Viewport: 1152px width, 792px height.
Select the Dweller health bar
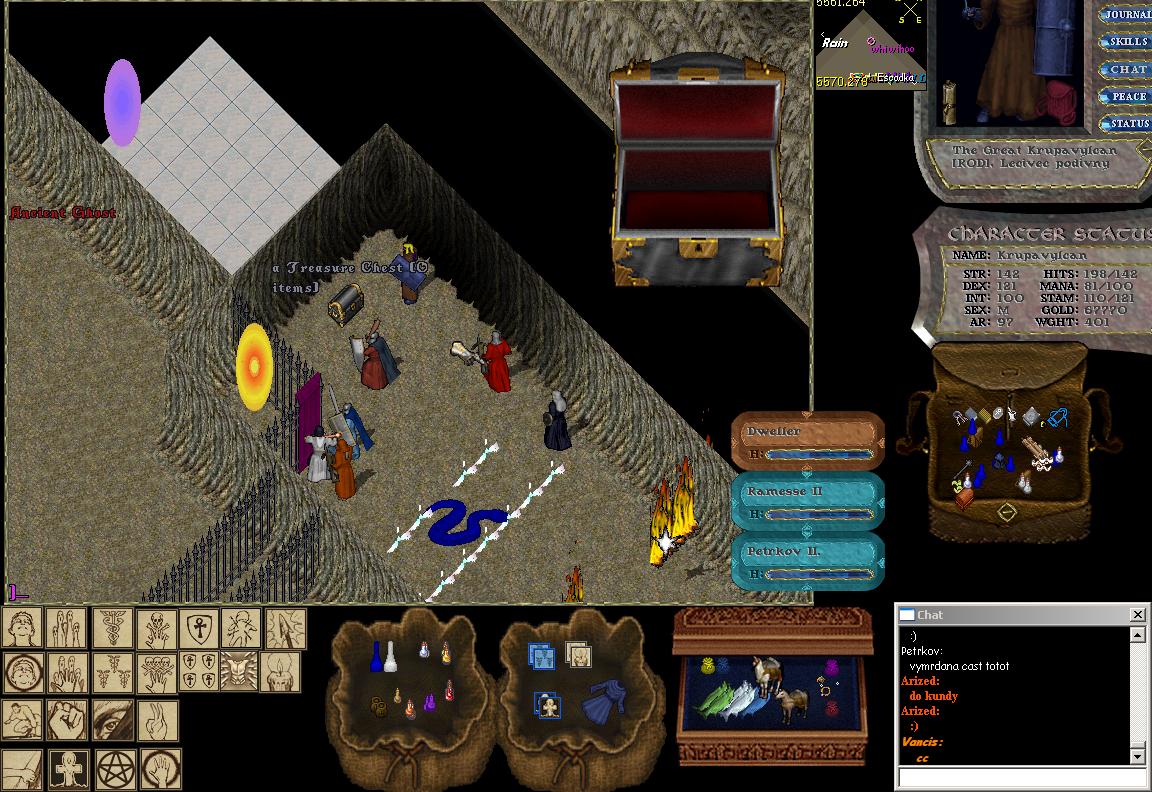pyautogui.click(x=808, y=441)
